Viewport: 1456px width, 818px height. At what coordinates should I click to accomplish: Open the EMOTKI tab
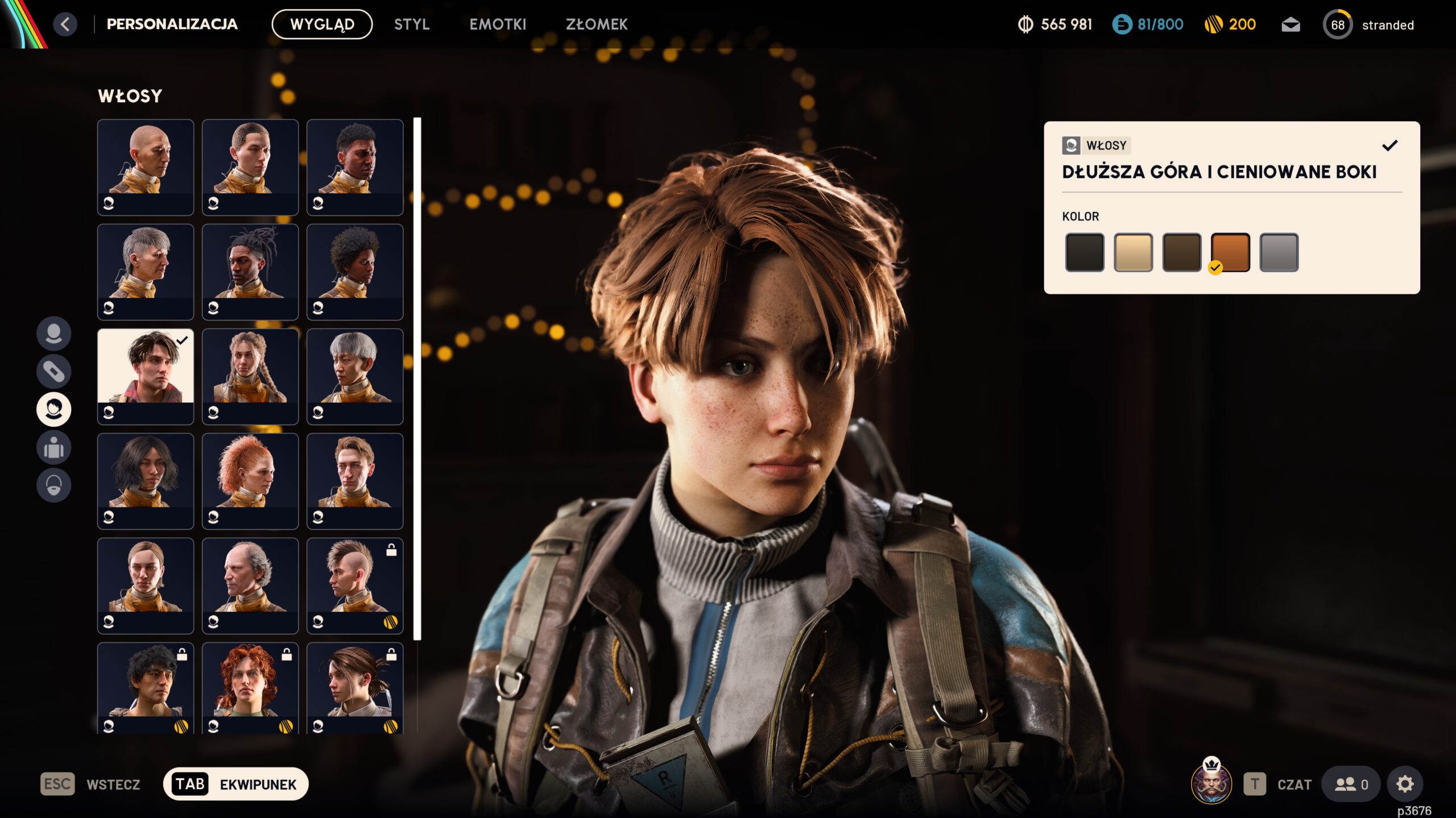[498, 24]
